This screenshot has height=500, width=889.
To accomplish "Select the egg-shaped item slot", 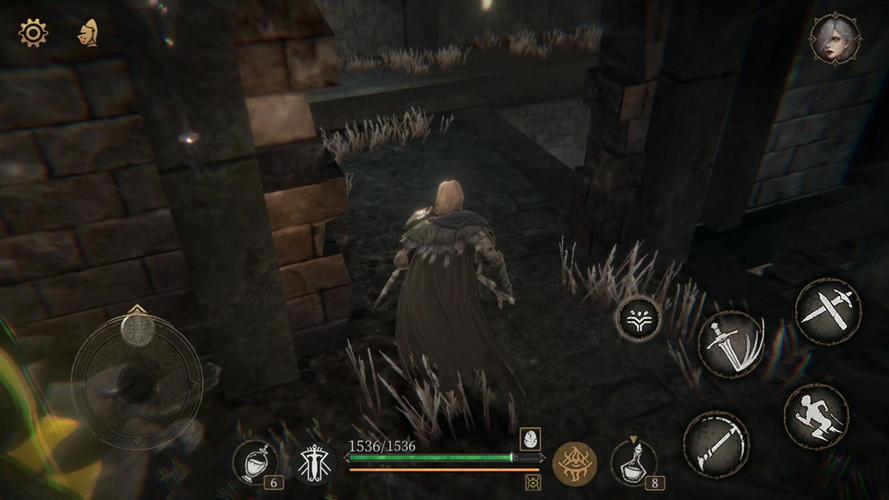I will point(530,438).
